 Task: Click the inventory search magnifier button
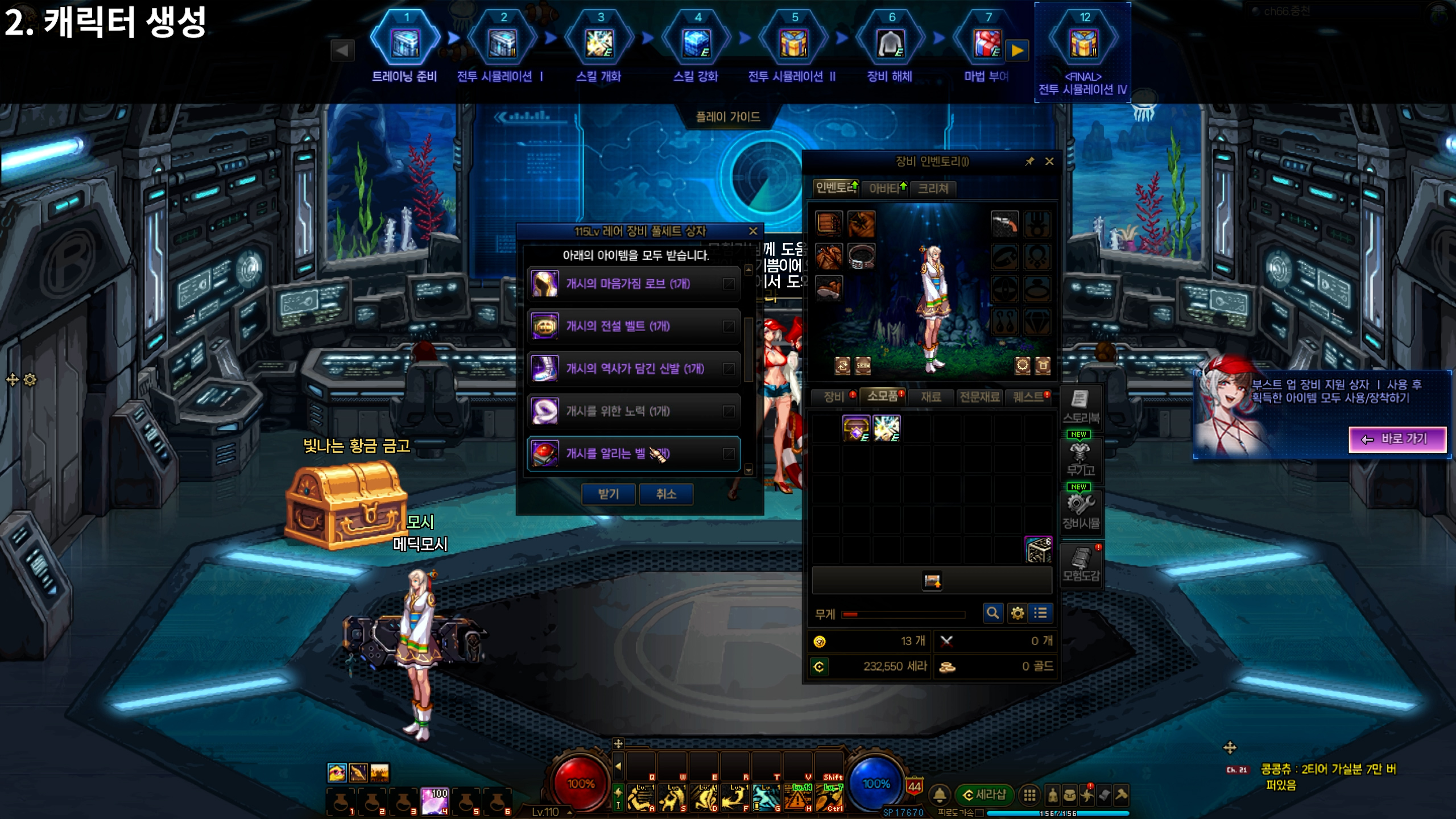click(x=992, y=613)
